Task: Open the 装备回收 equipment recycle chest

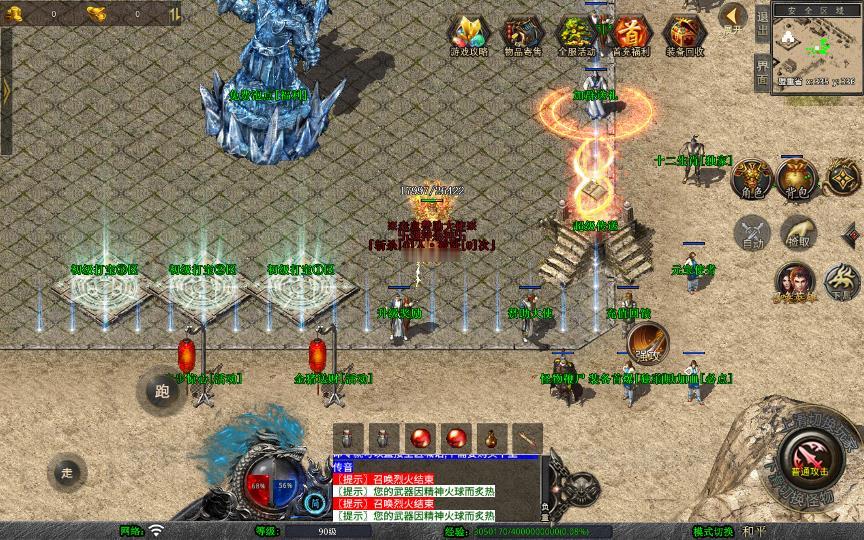Action: pyautogui.click(x=684, y=36)
